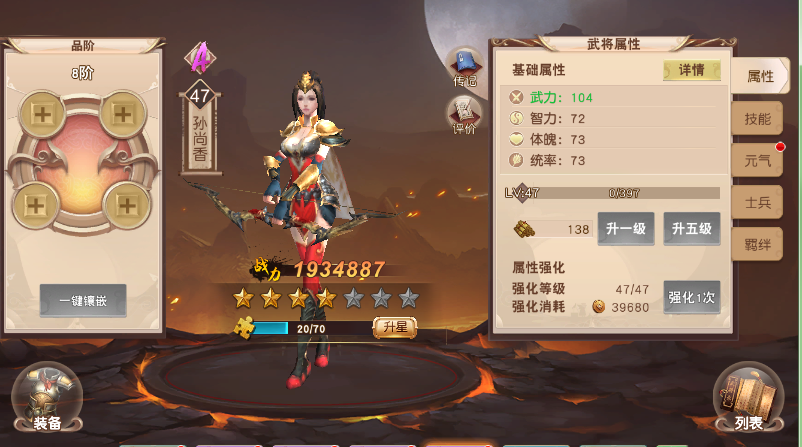
Task: Open the 技能 skills tab
Action: click(757, 118)
